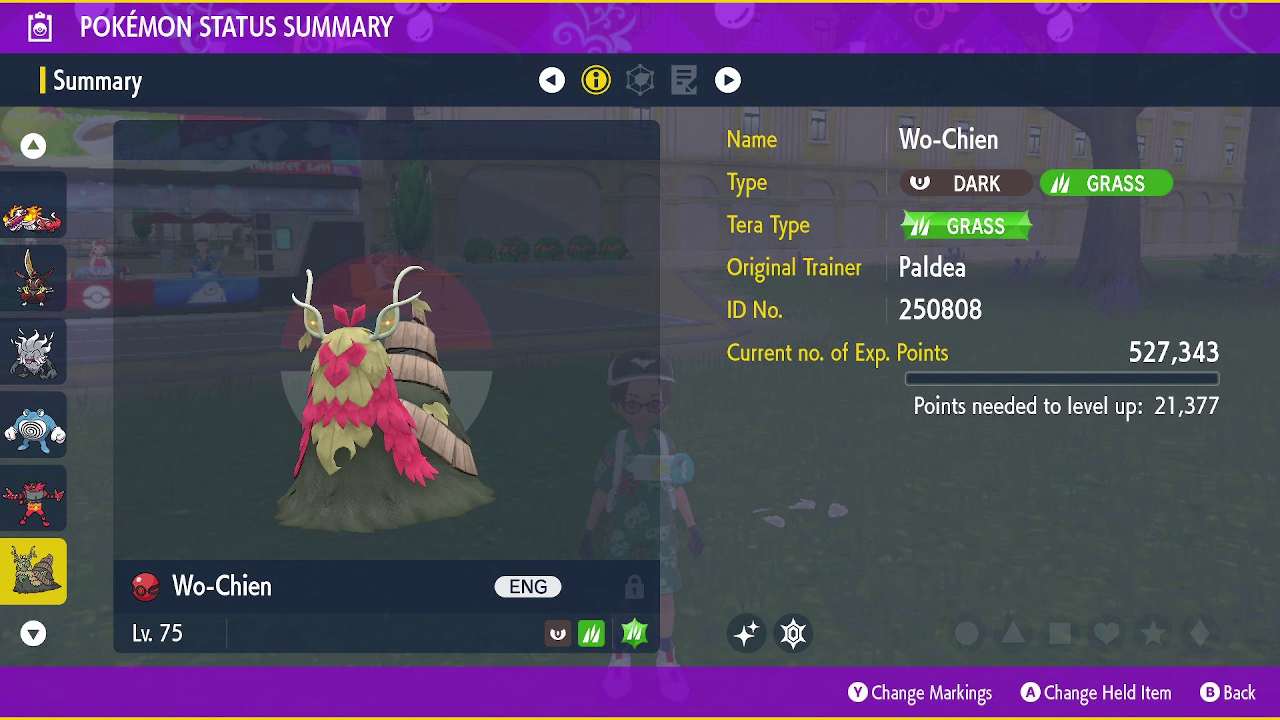Click the Change Held Item option
Image resolution: width=1280 pixels, height=720 pixels.
coord(1096,692)
